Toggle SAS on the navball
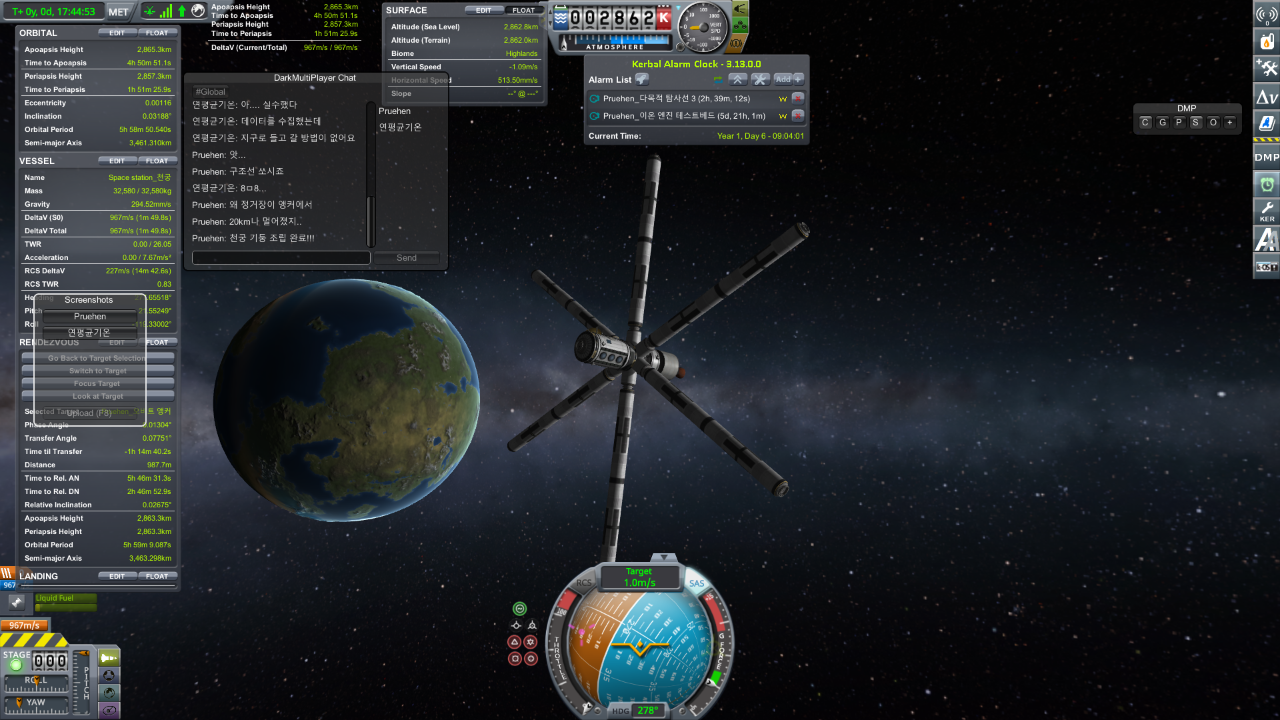Image resolution: width=1280 pixels, height=720 pixels. click(x=696, y=583)
